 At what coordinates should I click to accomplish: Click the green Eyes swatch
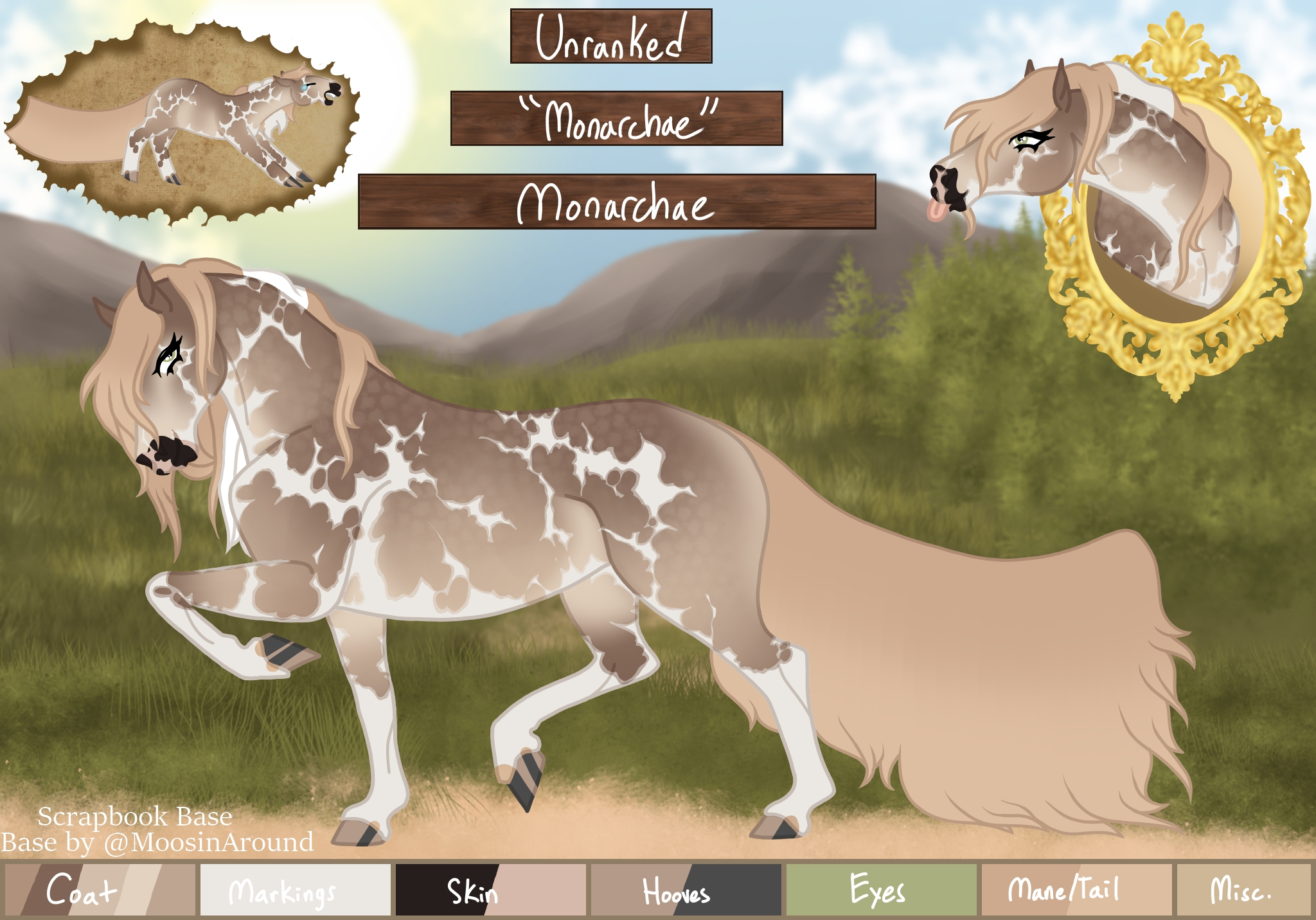(x=881, y=890)
